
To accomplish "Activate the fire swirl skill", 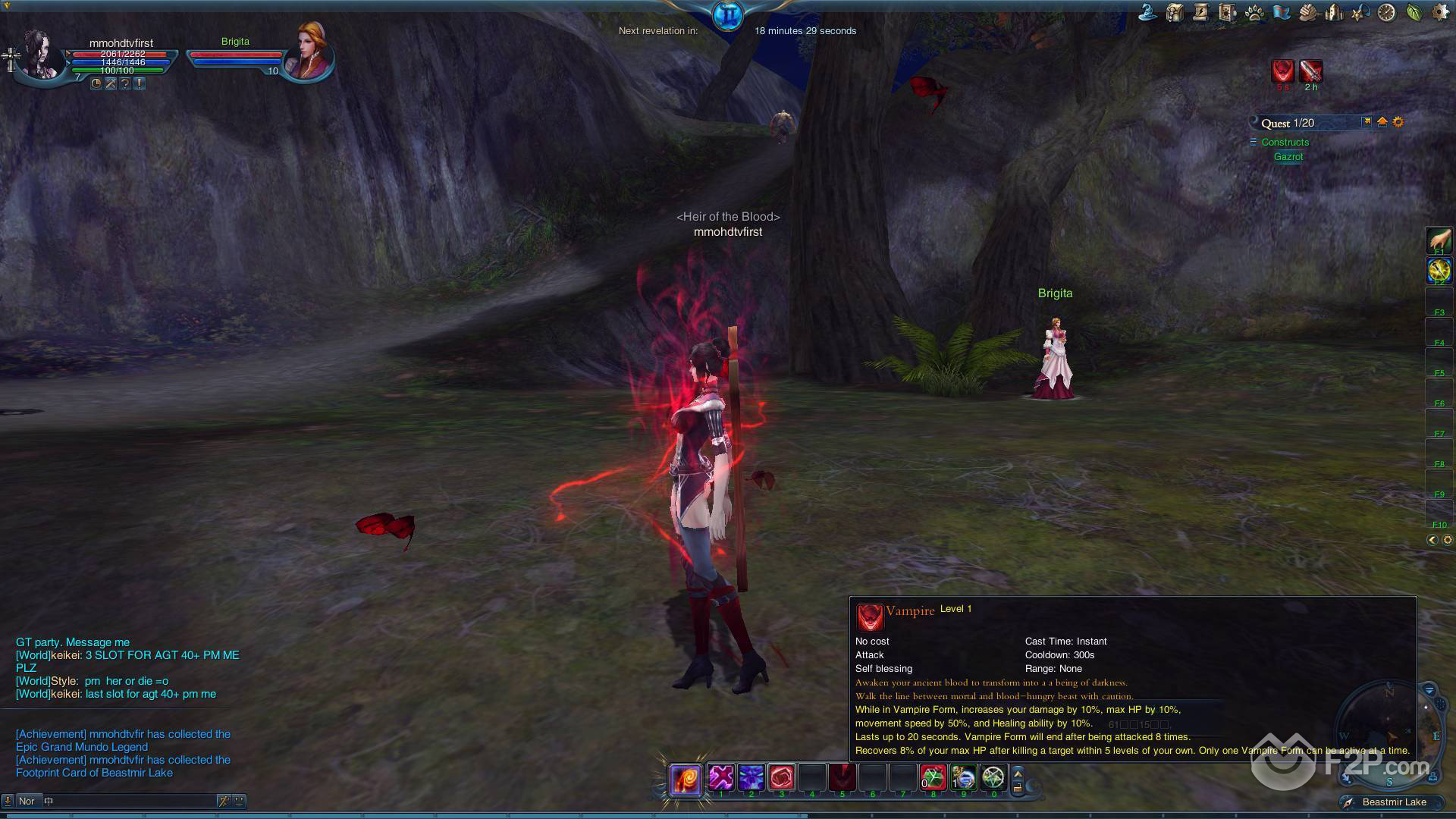I will point(686,780).
